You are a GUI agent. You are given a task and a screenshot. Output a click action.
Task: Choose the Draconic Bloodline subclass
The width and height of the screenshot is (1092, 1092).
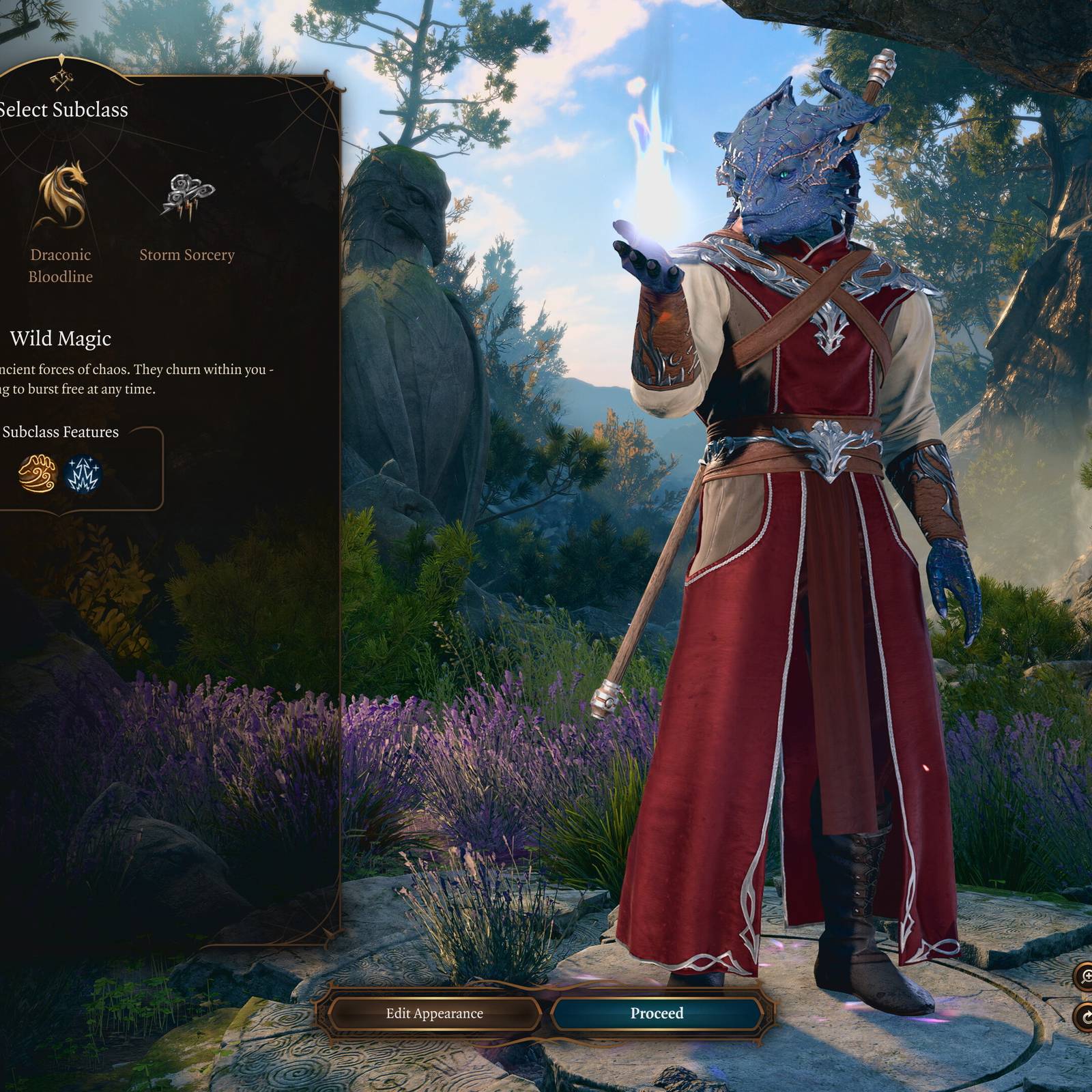(x=61, y=198)
